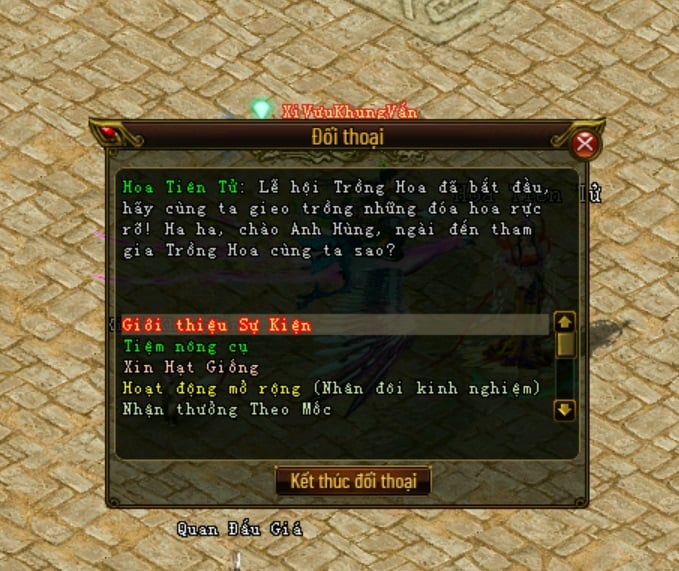Choose the Xin Hạt Giống option
The height and width of the screenshot is (571, 679).
click(176, 367)
